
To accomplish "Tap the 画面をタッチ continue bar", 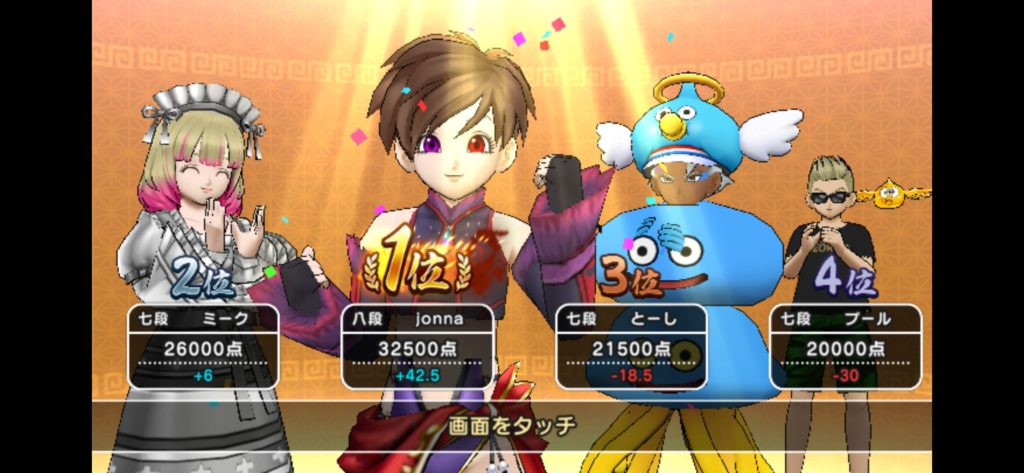I will [511, 426].
